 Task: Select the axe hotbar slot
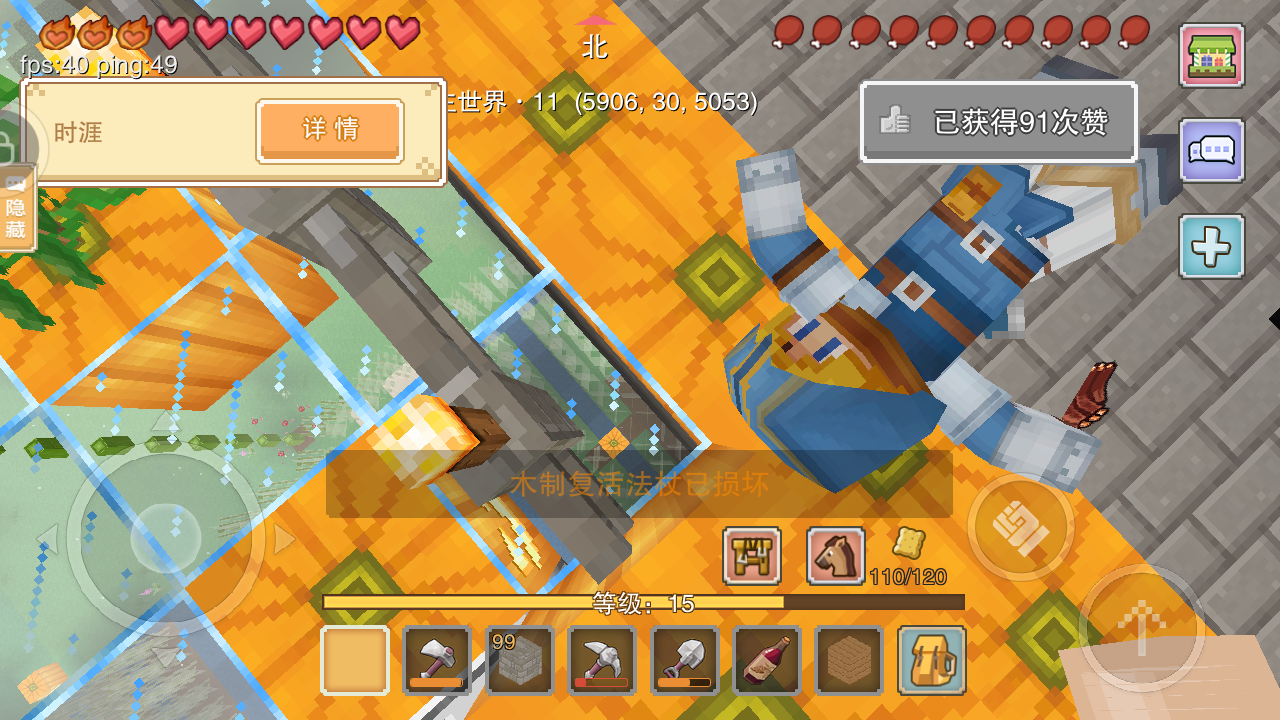437,660
